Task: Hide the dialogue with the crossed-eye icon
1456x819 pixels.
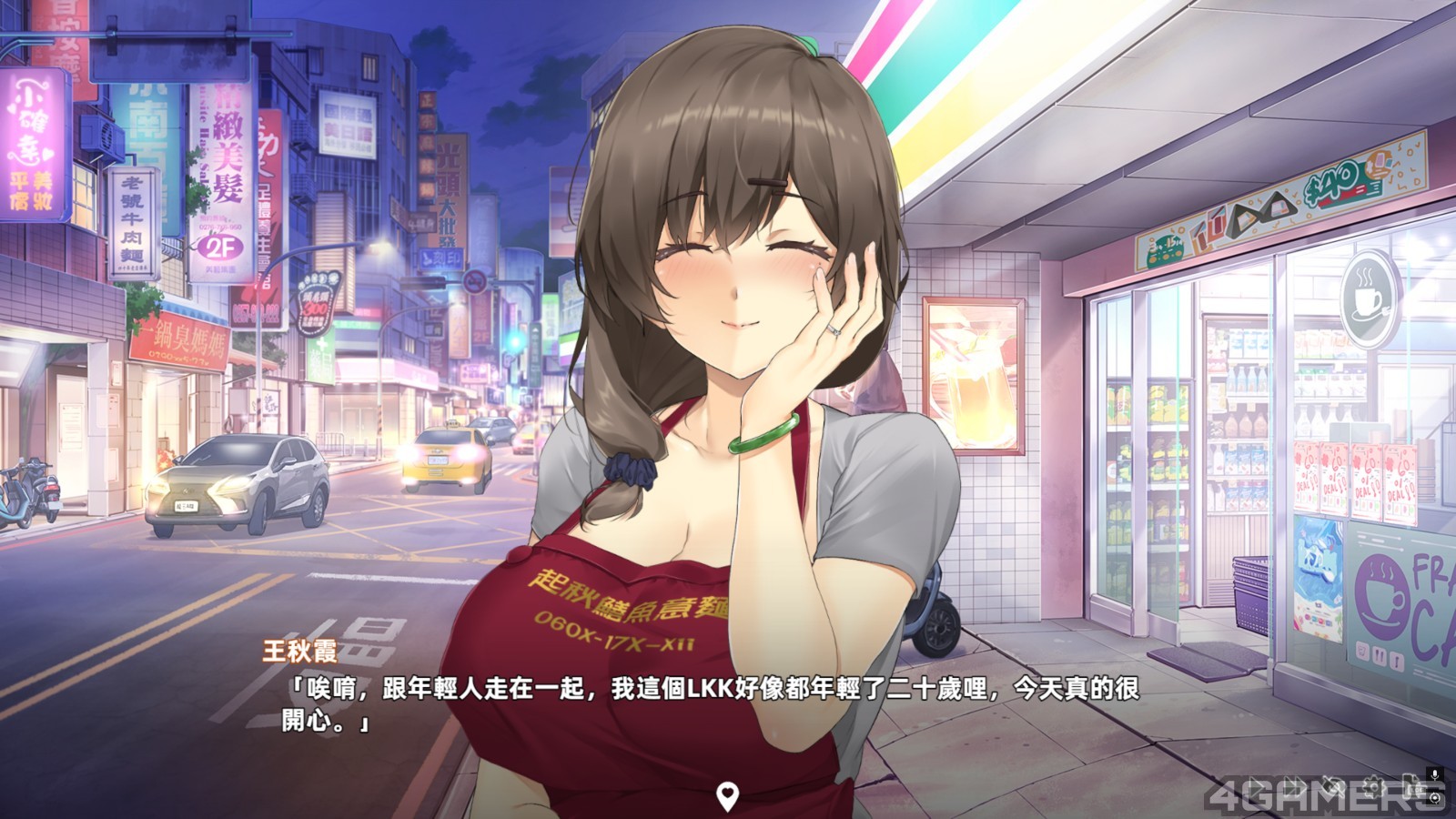Action: point(1333,786)
